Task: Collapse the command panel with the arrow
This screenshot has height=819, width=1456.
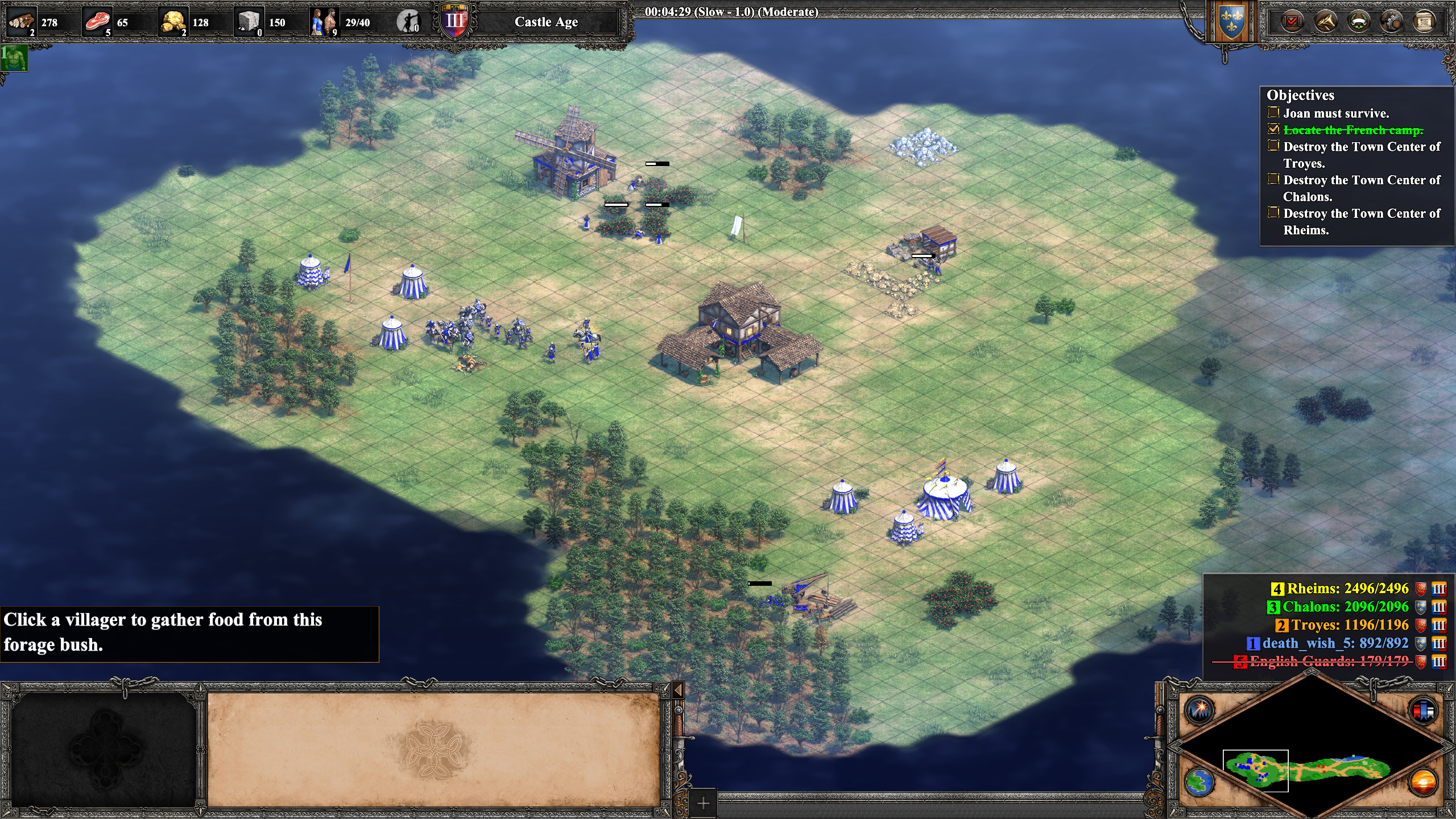Action: coord(677,690)
